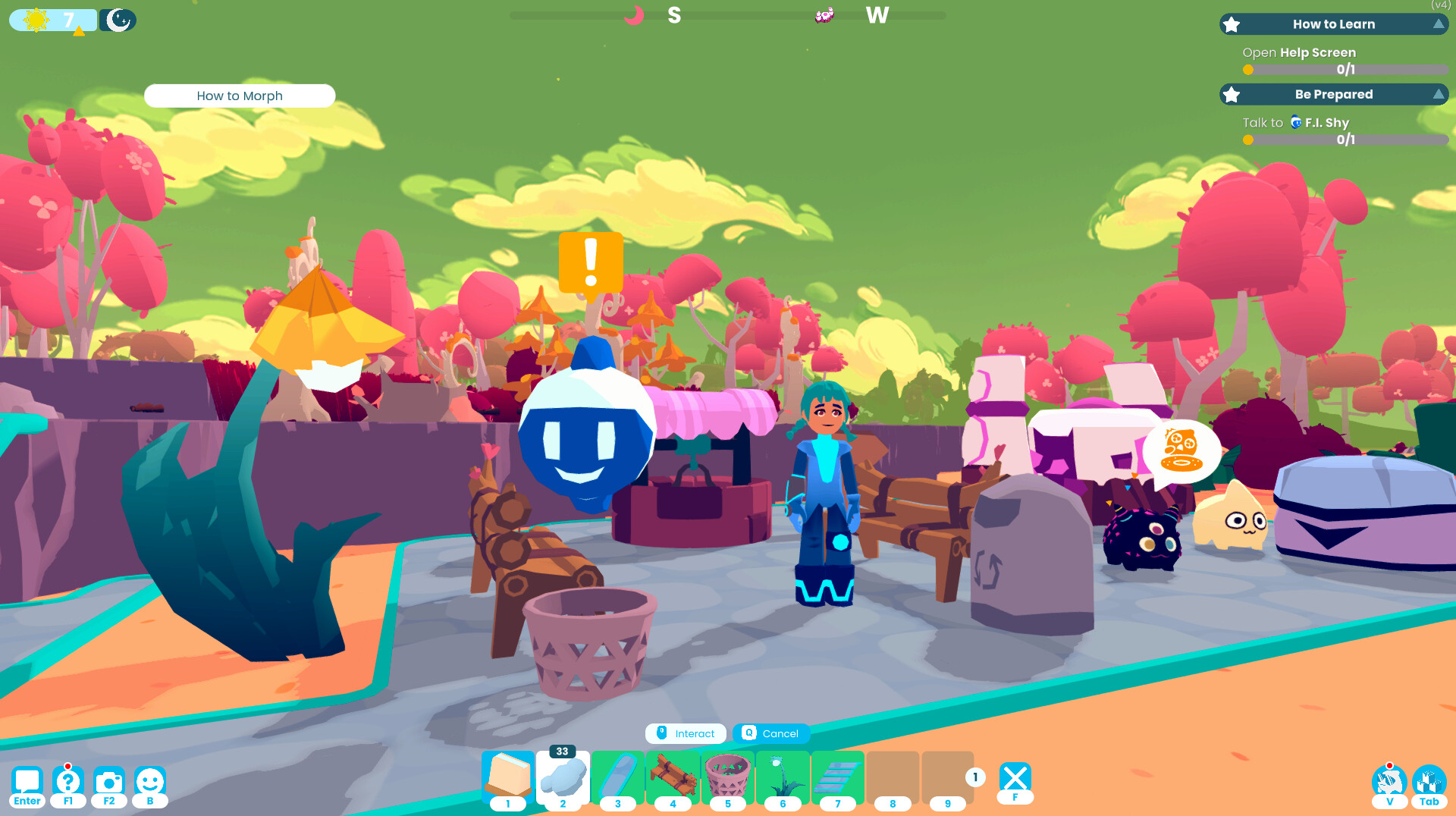The image size is (1456, 816).
Task: Toggle the star on the Be Prepared quest
Action: [1232, 94]
